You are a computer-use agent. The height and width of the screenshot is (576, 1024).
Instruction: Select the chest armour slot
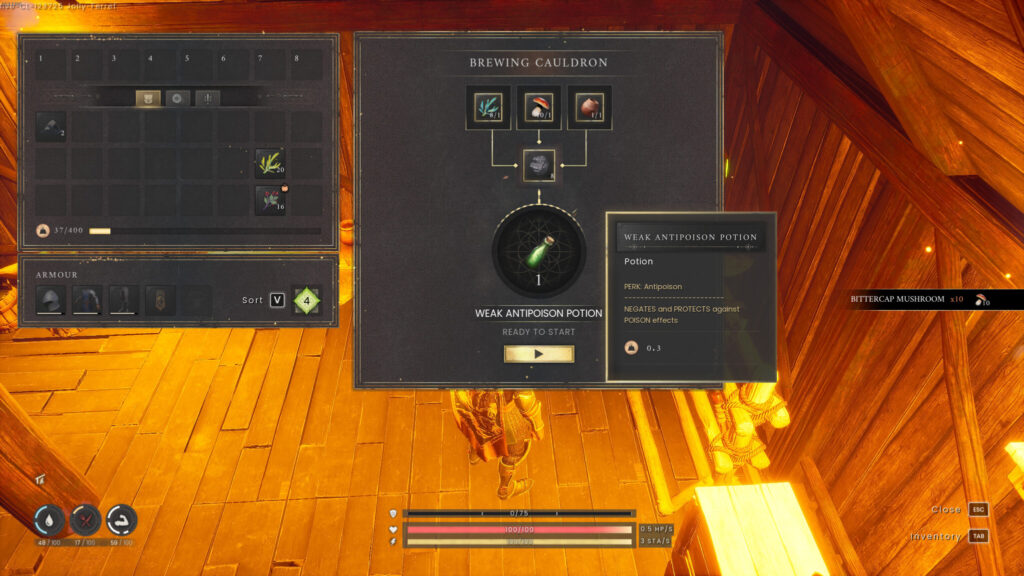87,299
